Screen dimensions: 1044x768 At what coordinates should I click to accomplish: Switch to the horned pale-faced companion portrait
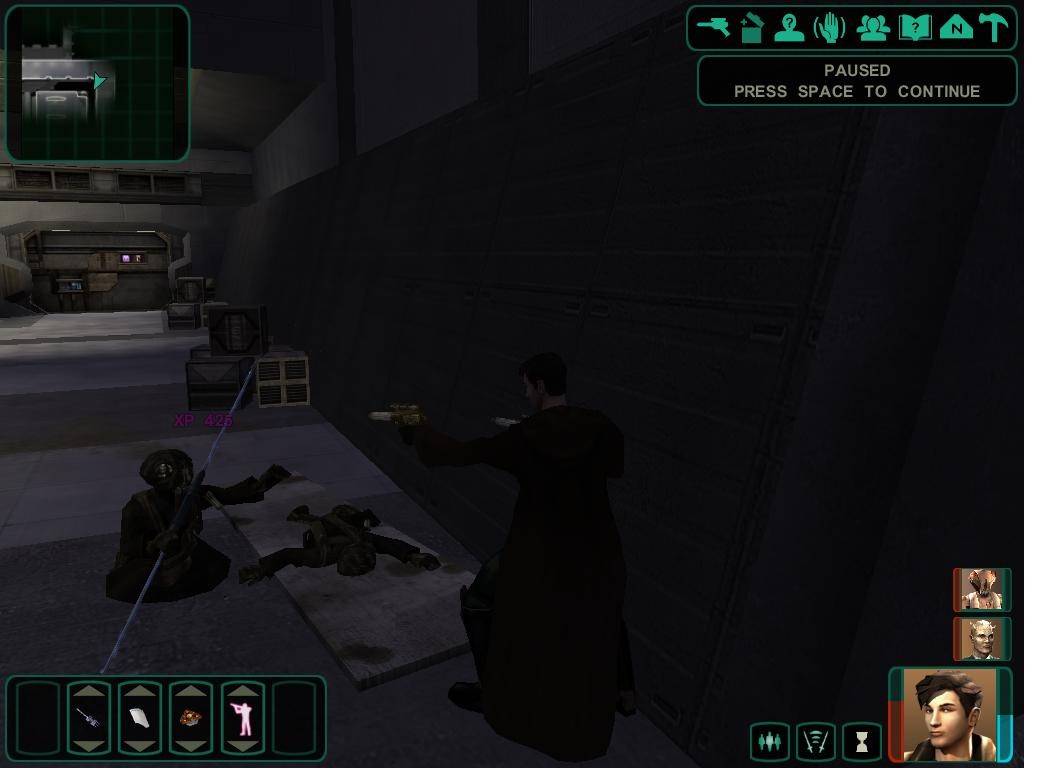[982, 639]
